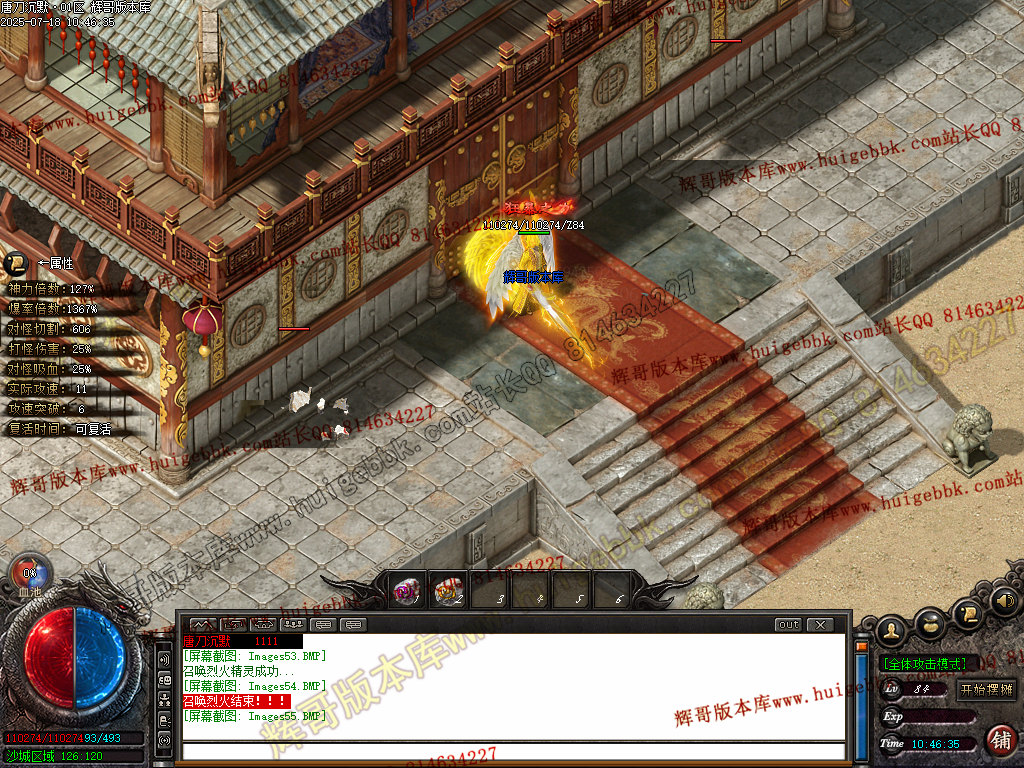Close the chat window with X
Image resolution: width=1024 pixels, height=768 pixels.
pyautogui.click(x=820, y=625)
